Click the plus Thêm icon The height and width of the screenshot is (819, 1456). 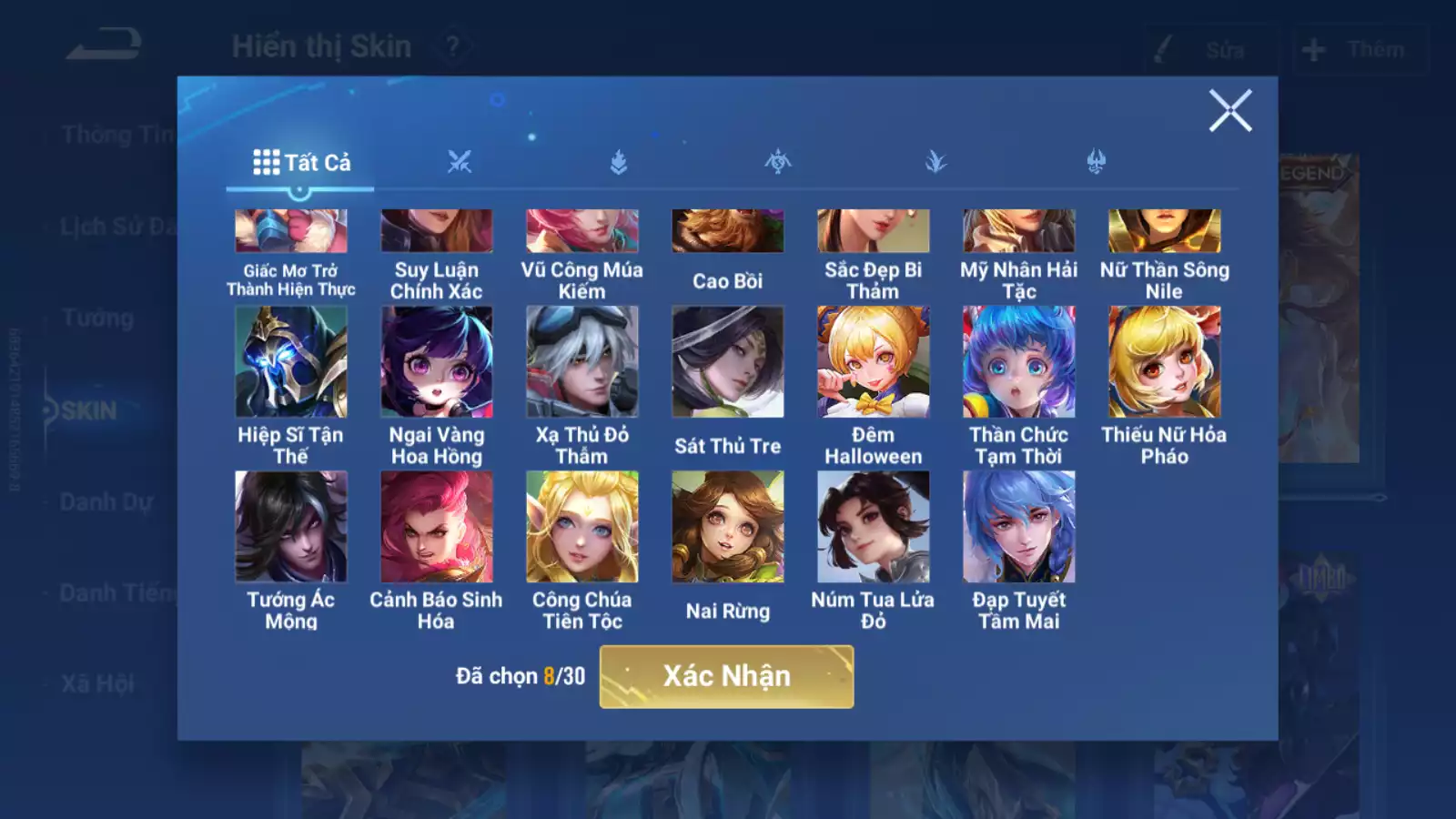(1310, 49)
